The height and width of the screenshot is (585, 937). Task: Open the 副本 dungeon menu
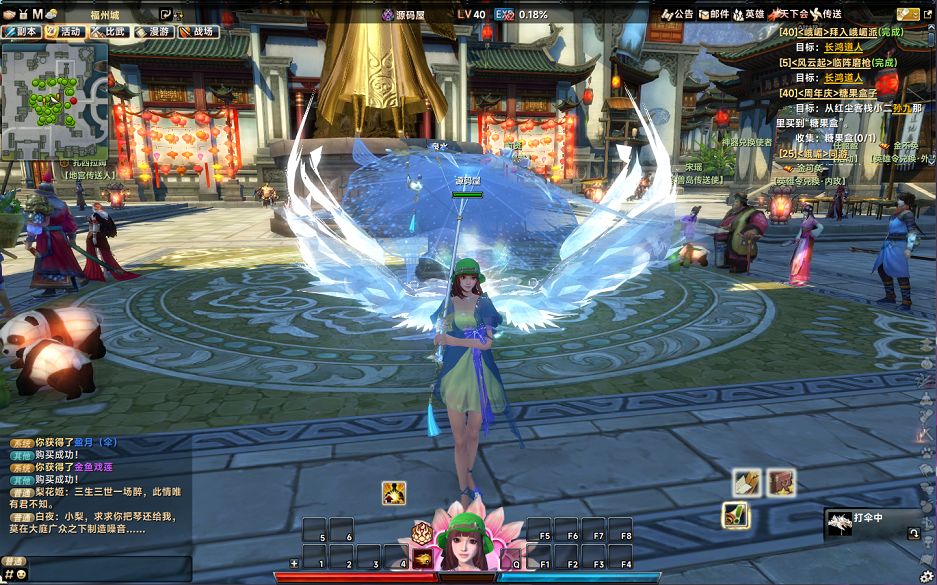22,31
